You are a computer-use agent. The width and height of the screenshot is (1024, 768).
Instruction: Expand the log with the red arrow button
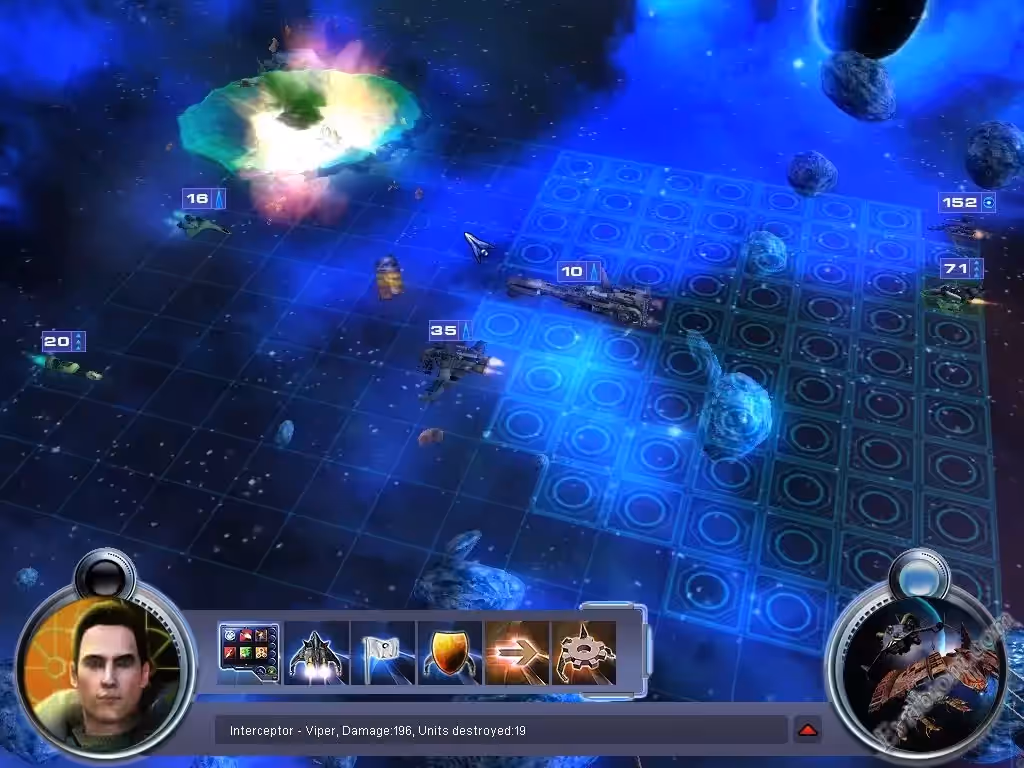(x=807, y=730)
